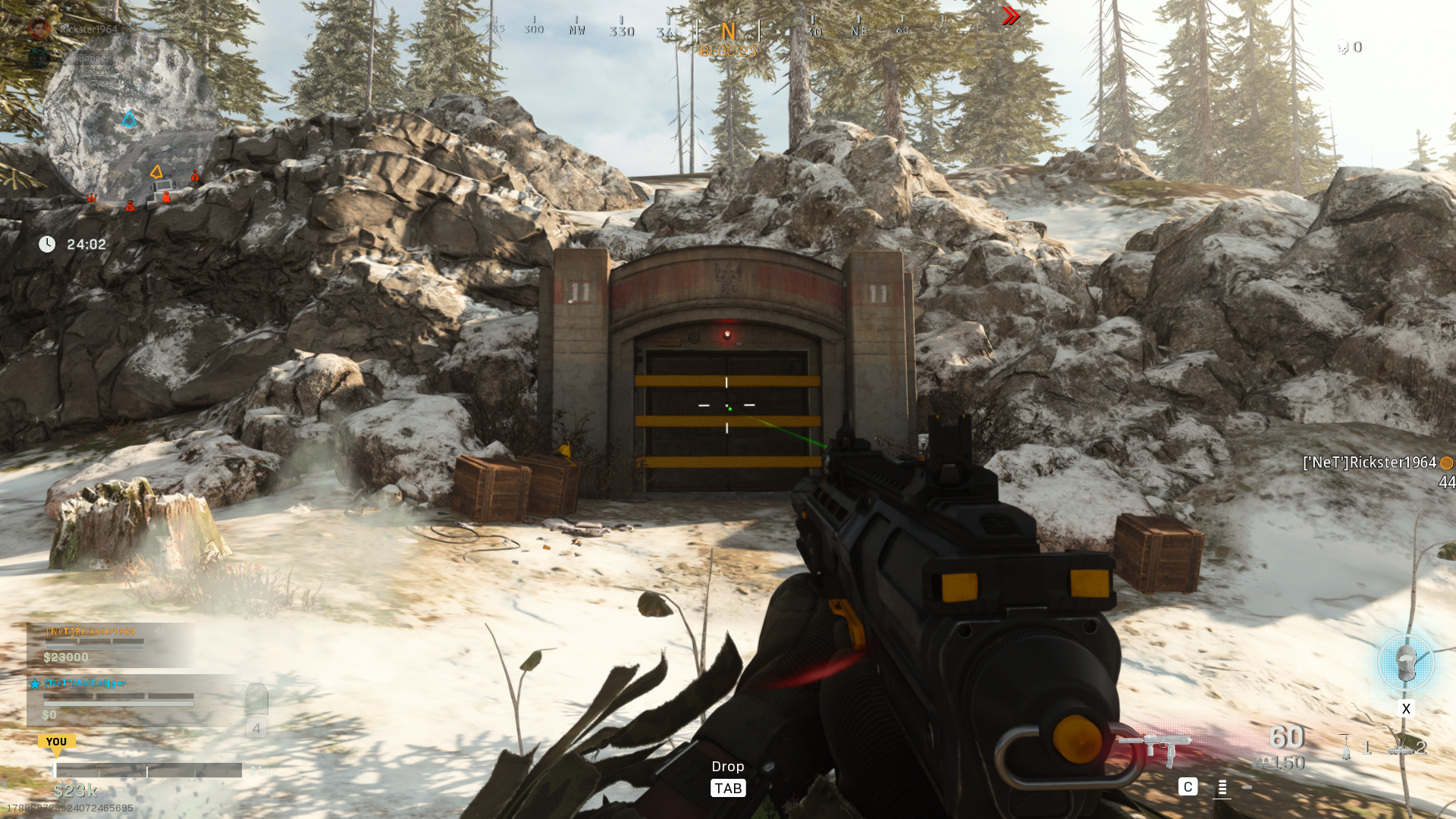This screenshot has width=1456, height=819.
Task: Click the red chevron marker on compass
Action: click(1010, 16)
